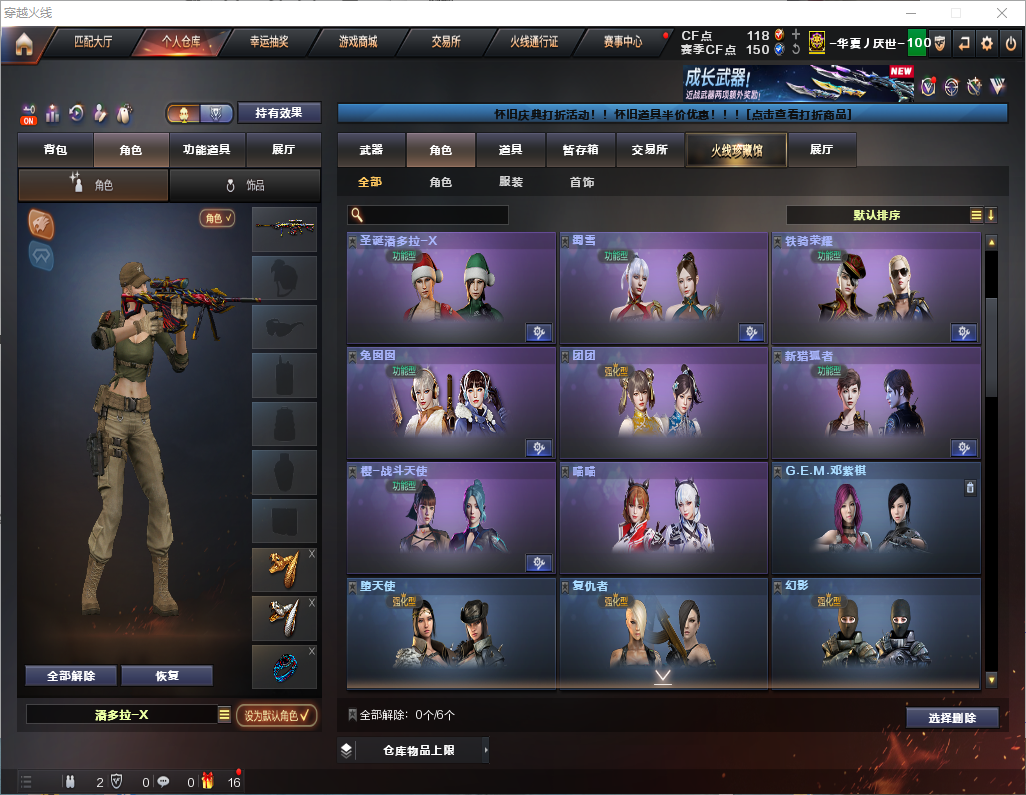Select the 武器 warehouse tab
This screenshot has width=1026, height=795.
click(371, 150)
